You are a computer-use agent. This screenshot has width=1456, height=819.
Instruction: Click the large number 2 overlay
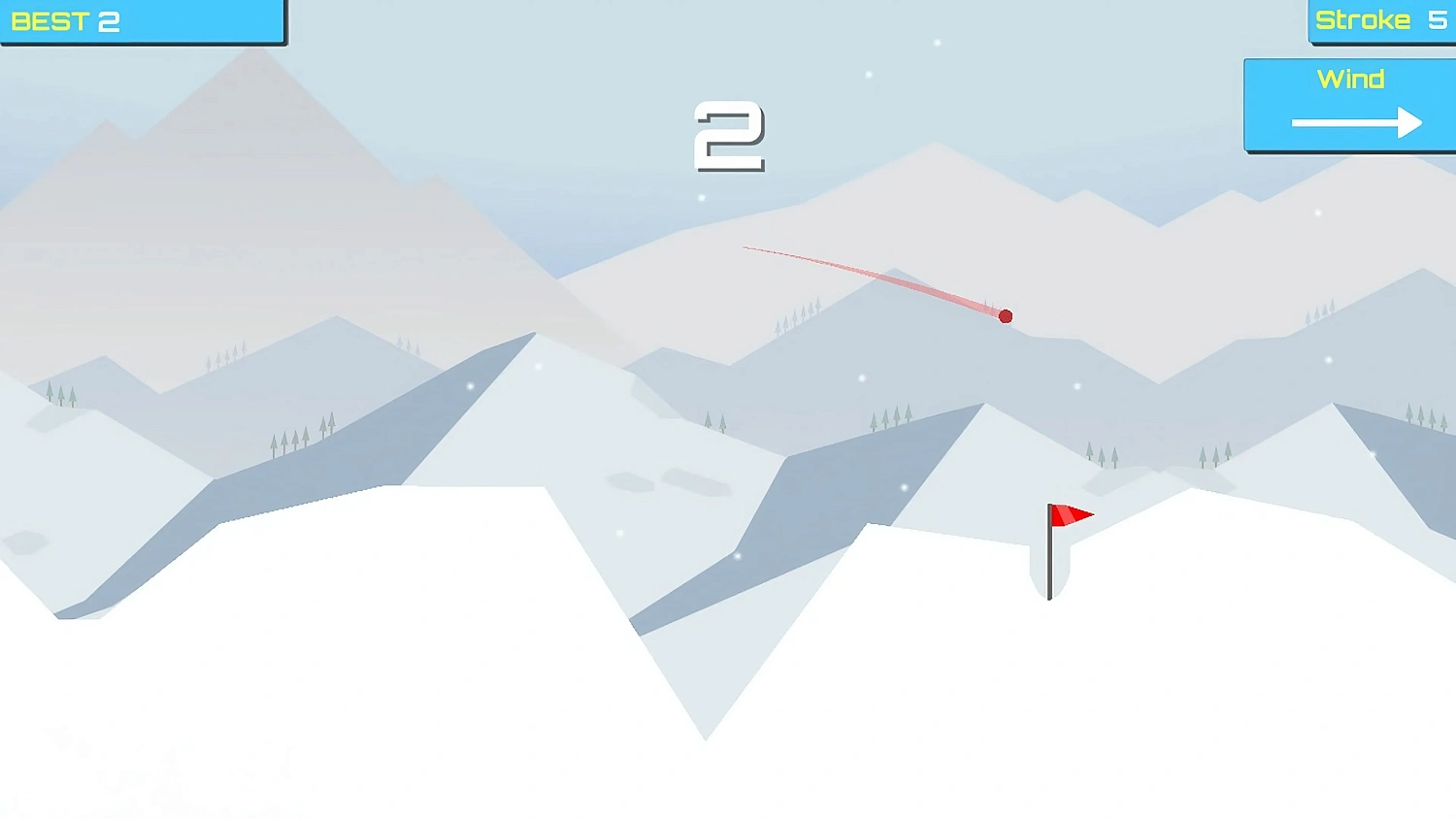coord(728,136)
